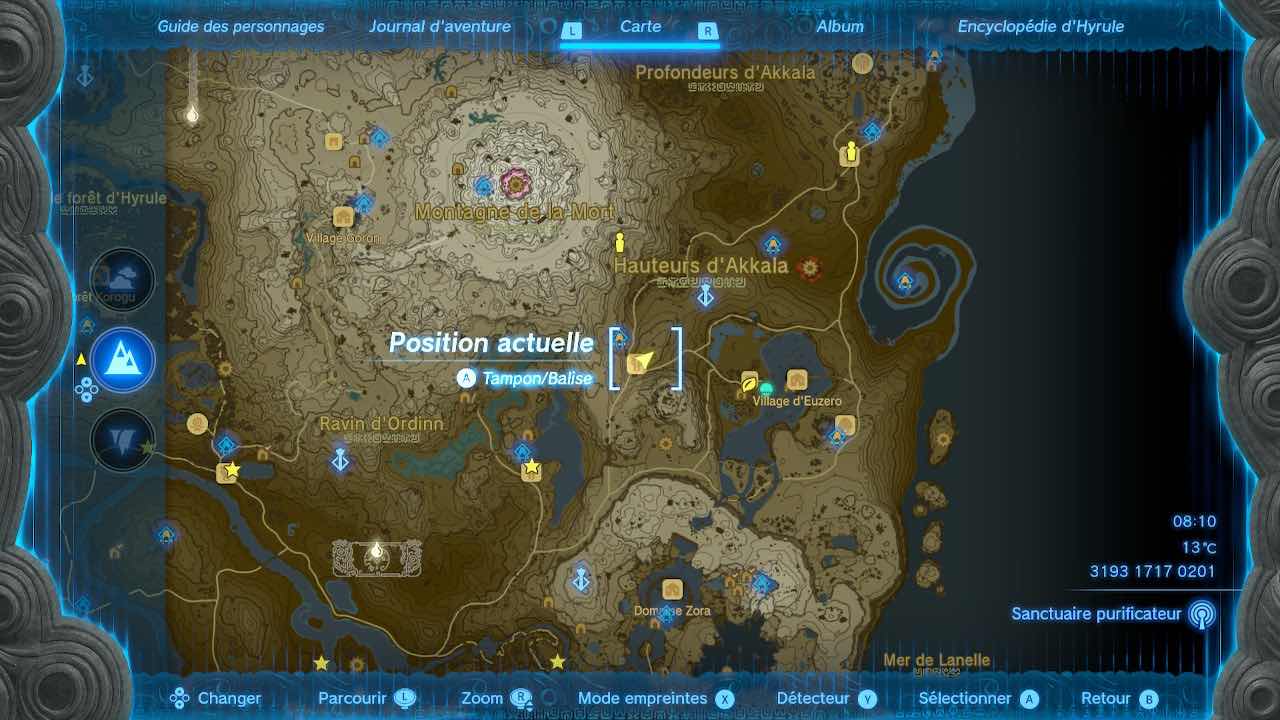Activate the Sanctuaire purificateur detector icon
Screen dimensions: 1280x720
[1201, 614]
